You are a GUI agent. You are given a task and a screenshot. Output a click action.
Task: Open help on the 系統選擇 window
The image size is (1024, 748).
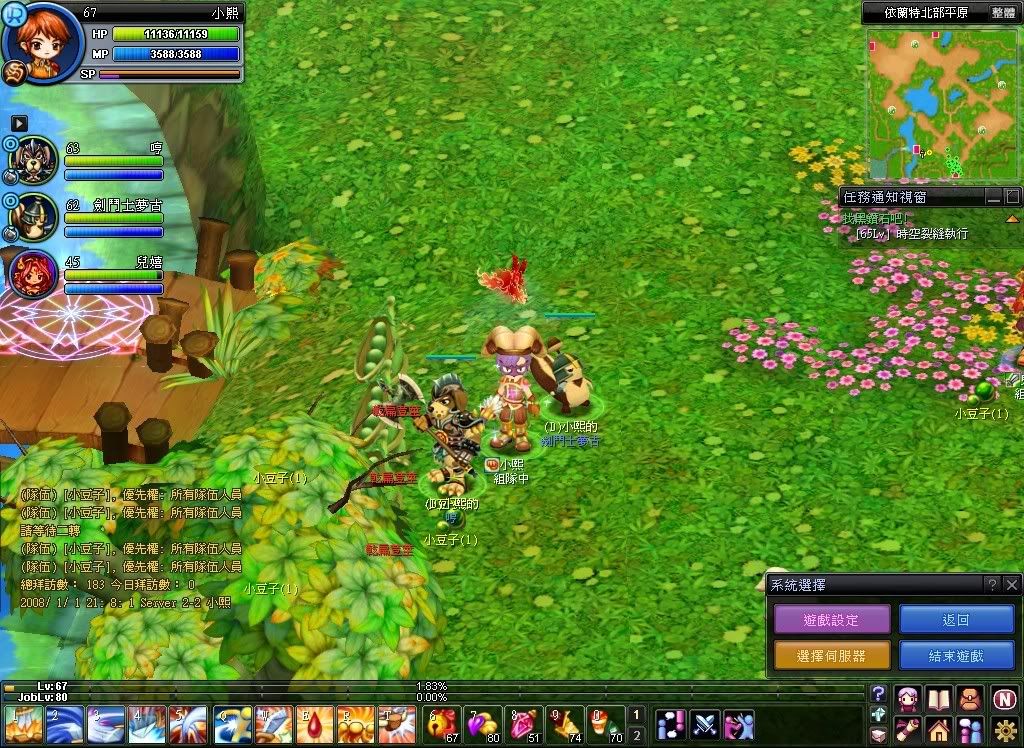[991, 585]
